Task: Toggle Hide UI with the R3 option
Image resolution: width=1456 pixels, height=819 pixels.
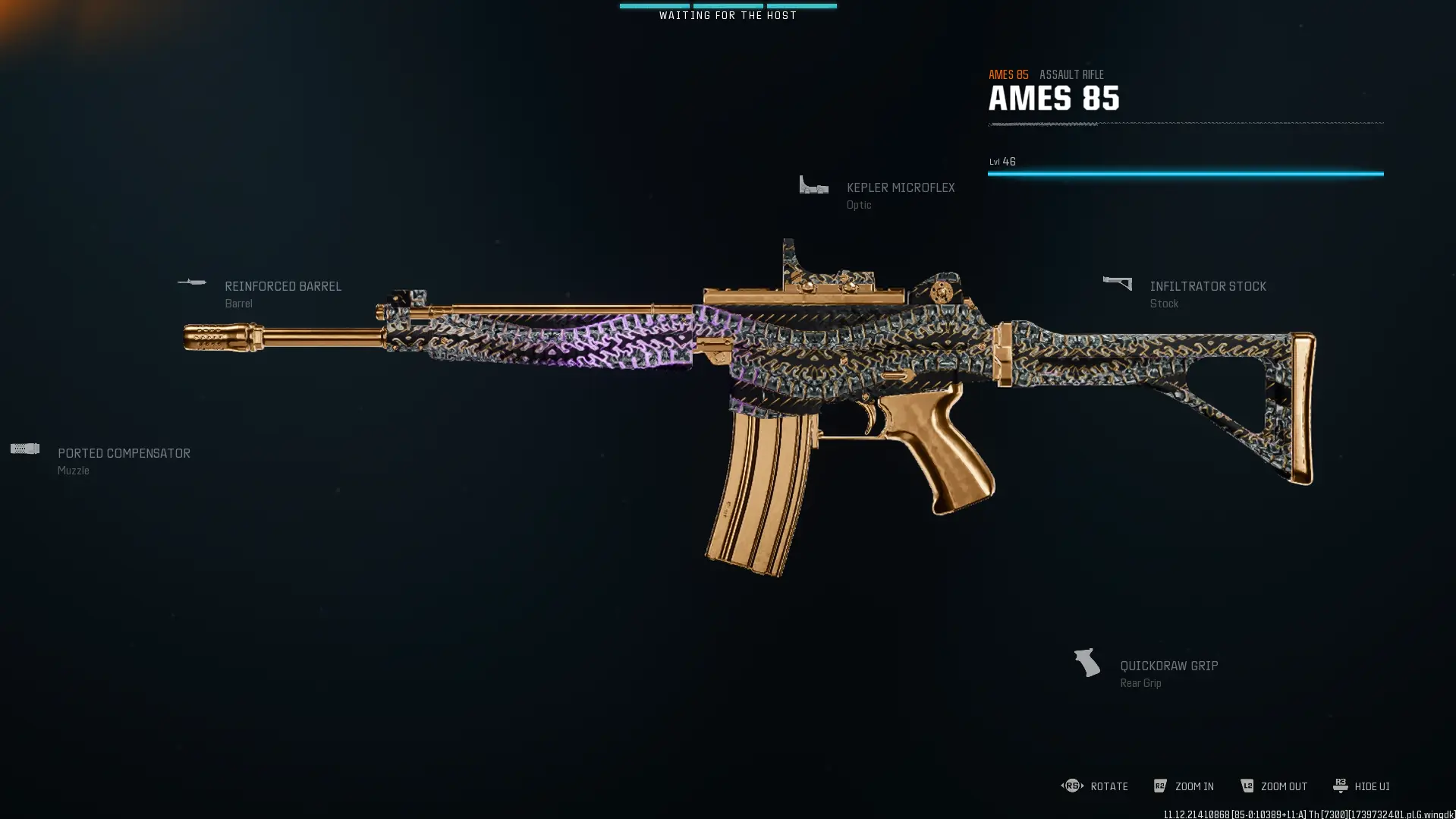Action: click(1338, 786)
